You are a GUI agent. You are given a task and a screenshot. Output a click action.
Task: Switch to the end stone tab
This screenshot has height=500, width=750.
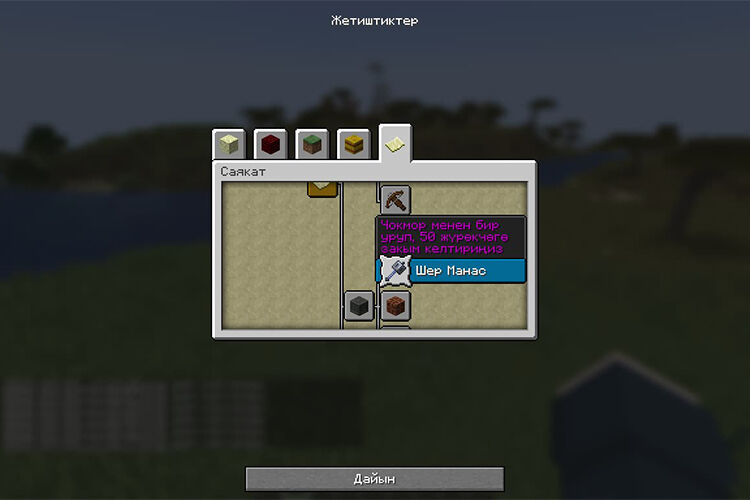[x=229, y=144]
